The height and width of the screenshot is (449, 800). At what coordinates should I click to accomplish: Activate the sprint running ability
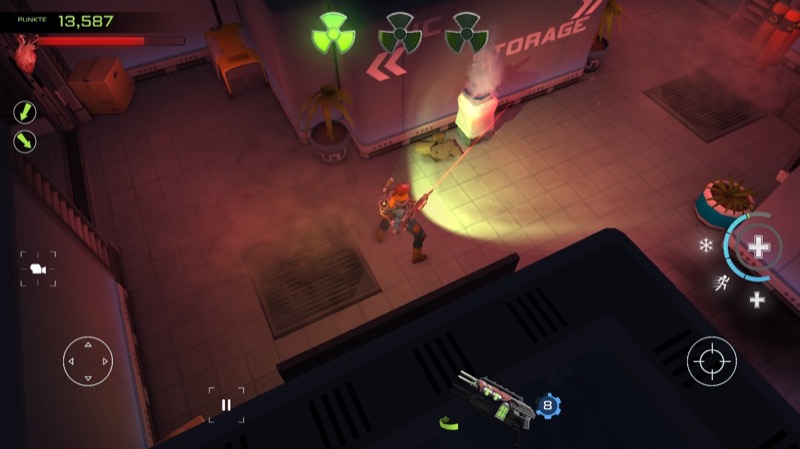[x=721, y=282]
